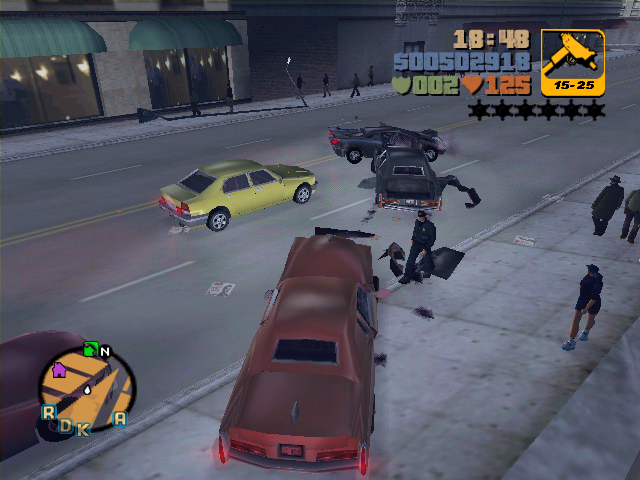Image resolution: width=640 pixels, height=480 pixels.
Task: Select the green telephone blip on the radar
Action: (x=90, y=349)
